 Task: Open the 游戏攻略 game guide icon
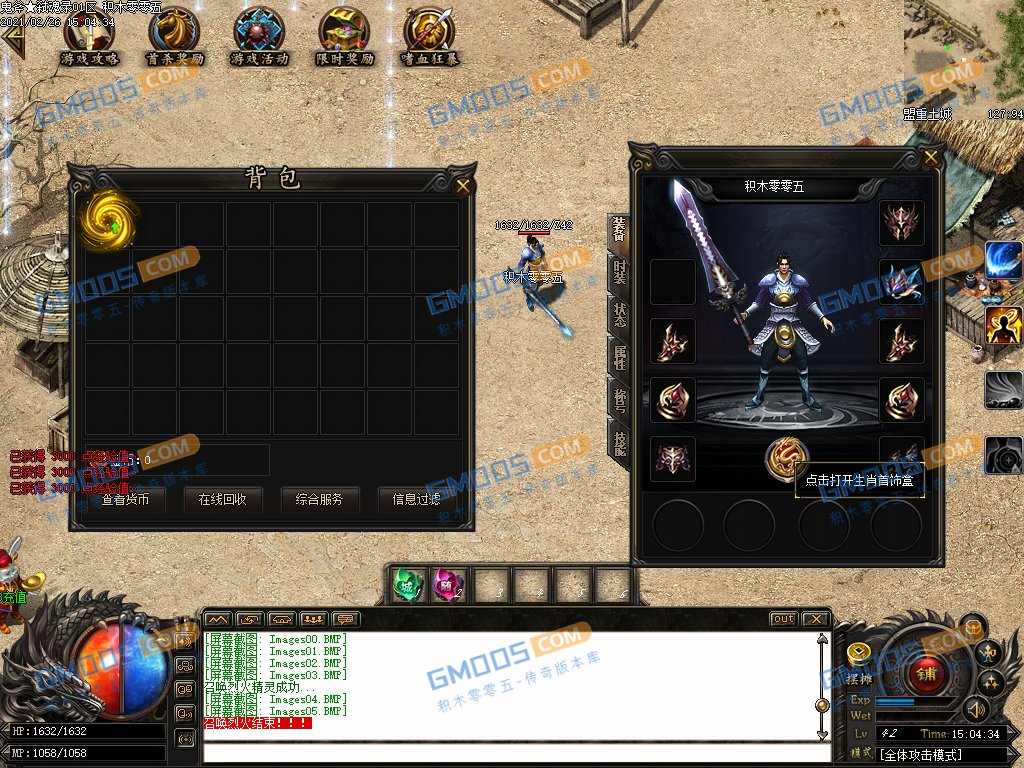pos(89,34)
